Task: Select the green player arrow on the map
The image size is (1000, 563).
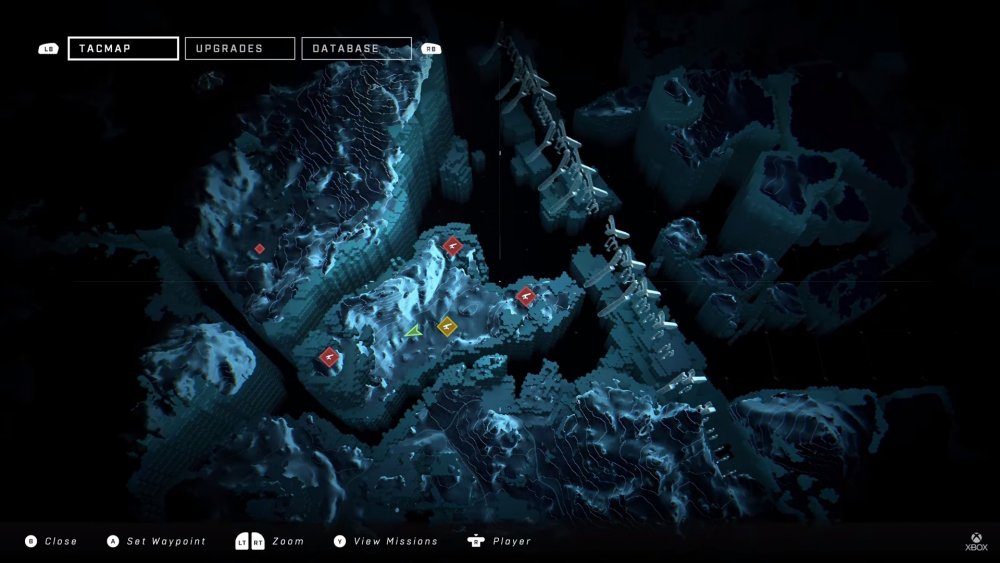Action: tap(414, 329)
